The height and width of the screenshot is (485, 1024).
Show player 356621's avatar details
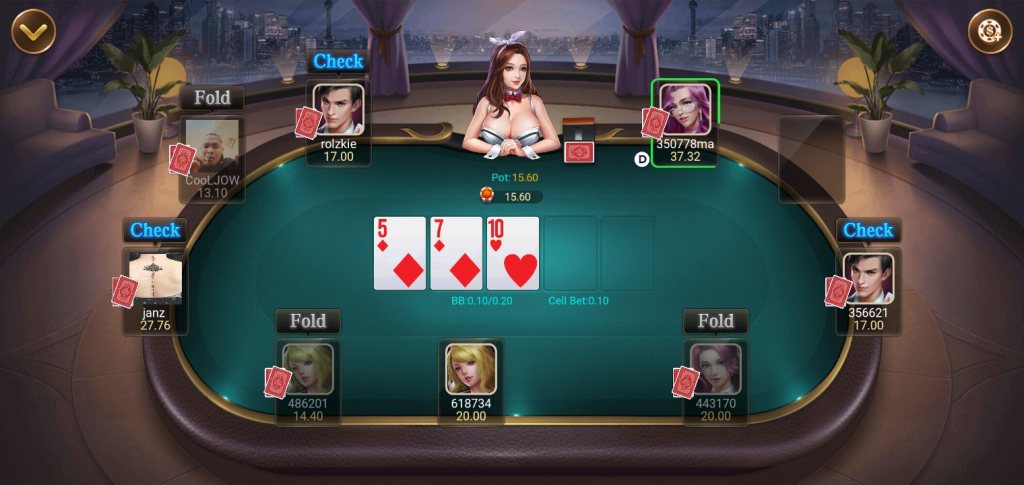coord(868,279)
